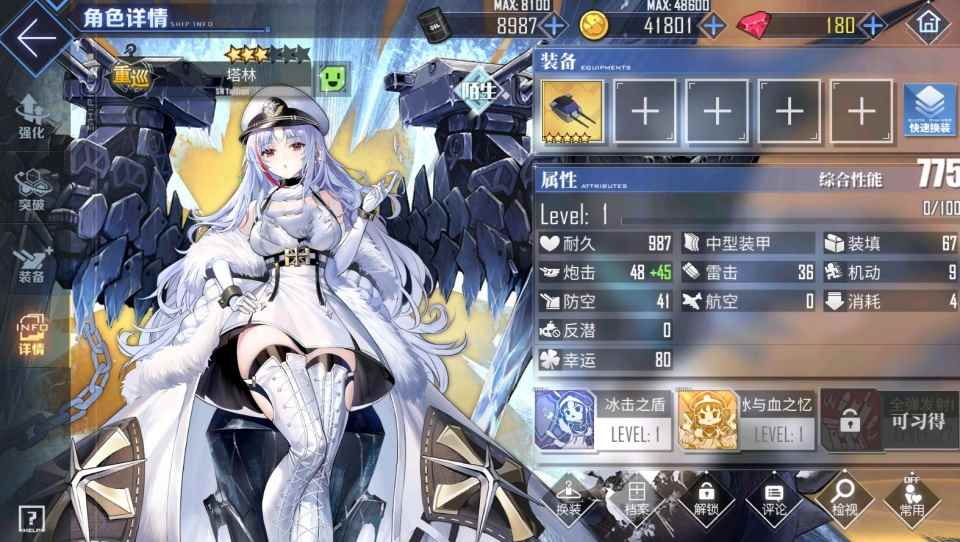Buy more red gems with the plus button
This screenshot has height=542, width=960.
point(873,25)
